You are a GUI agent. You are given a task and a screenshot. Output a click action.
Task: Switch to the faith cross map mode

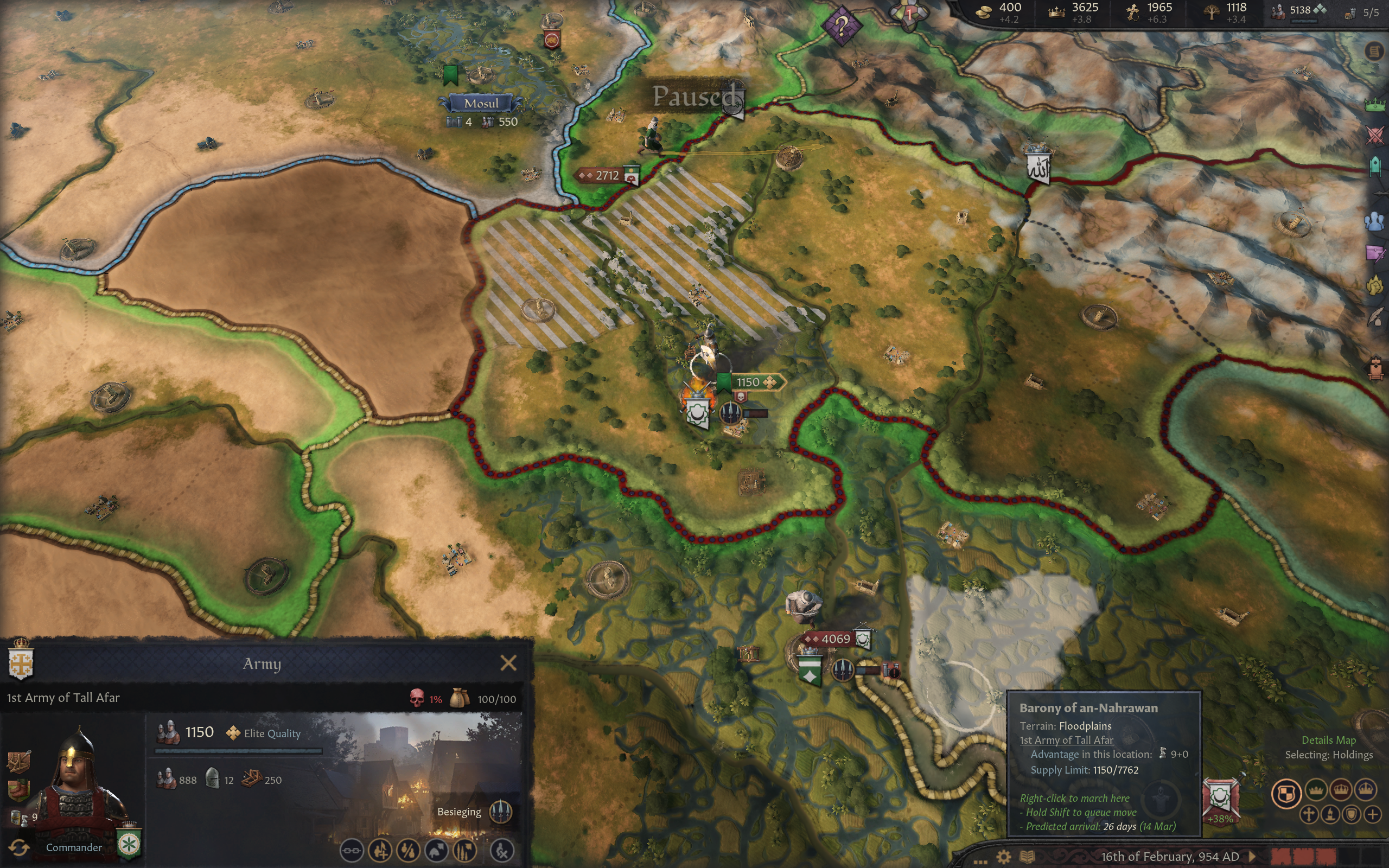click(1309, 815)
